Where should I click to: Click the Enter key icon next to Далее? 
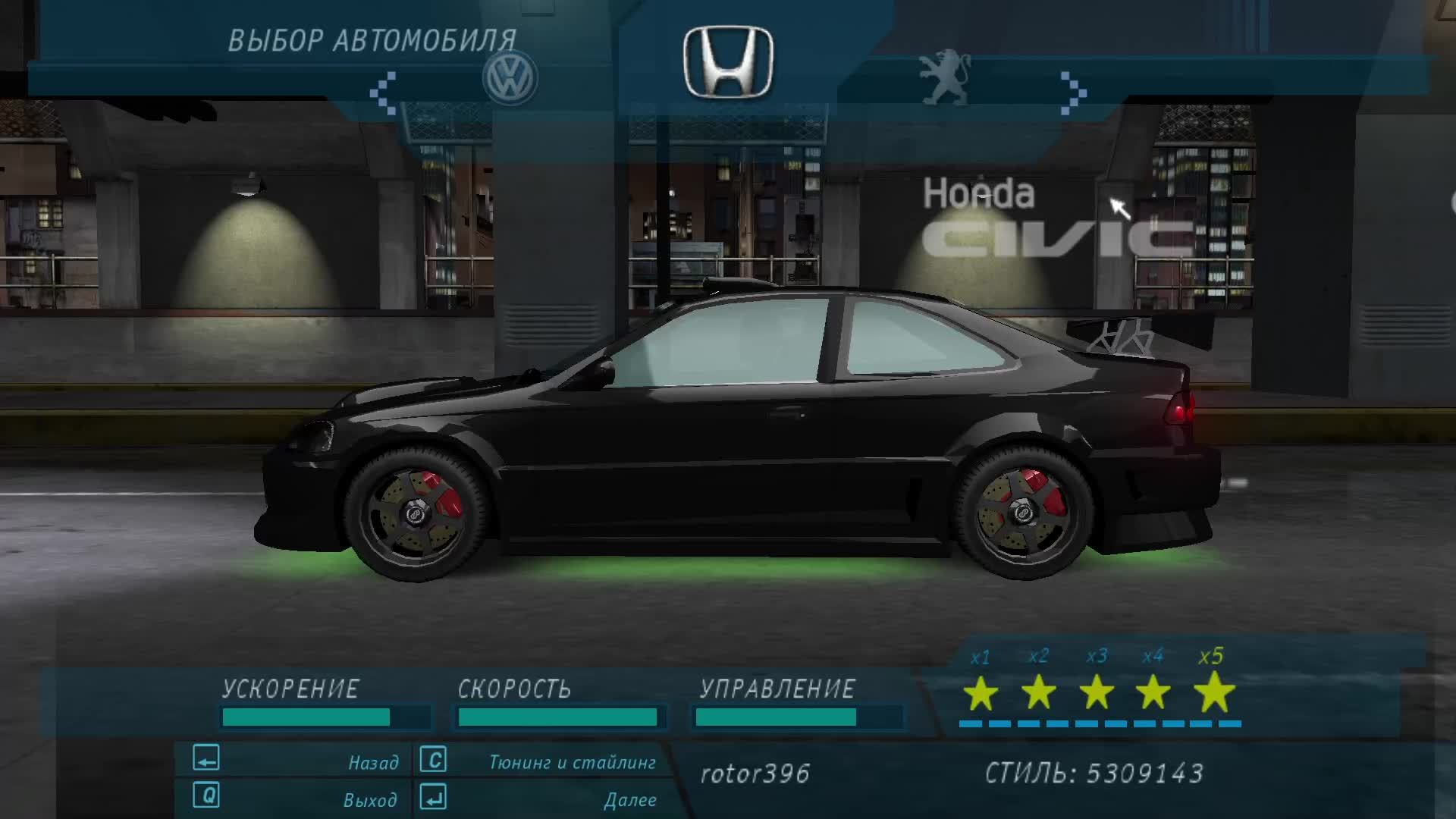pyautogui.click(x=432, y=798)
